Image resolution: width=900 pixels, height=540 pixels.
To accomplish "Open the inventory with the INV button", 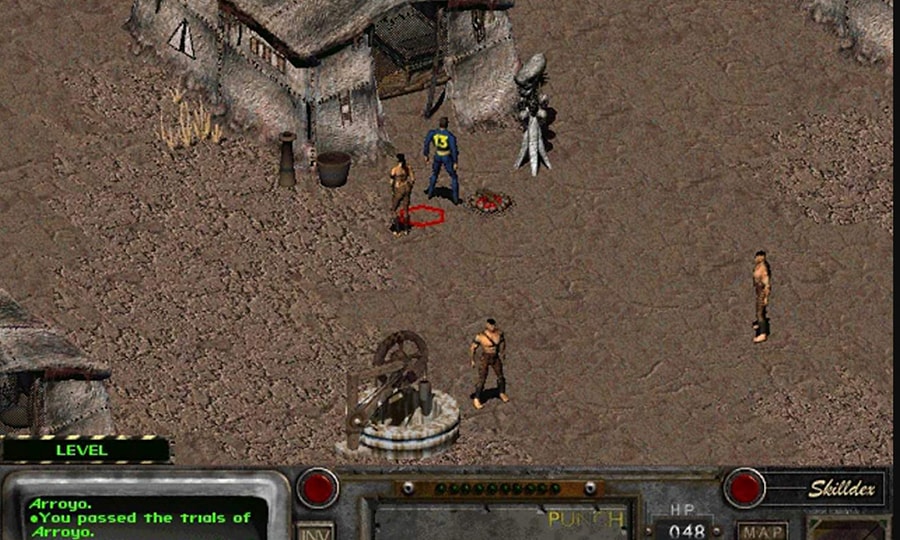I will [x=316, y=530].
